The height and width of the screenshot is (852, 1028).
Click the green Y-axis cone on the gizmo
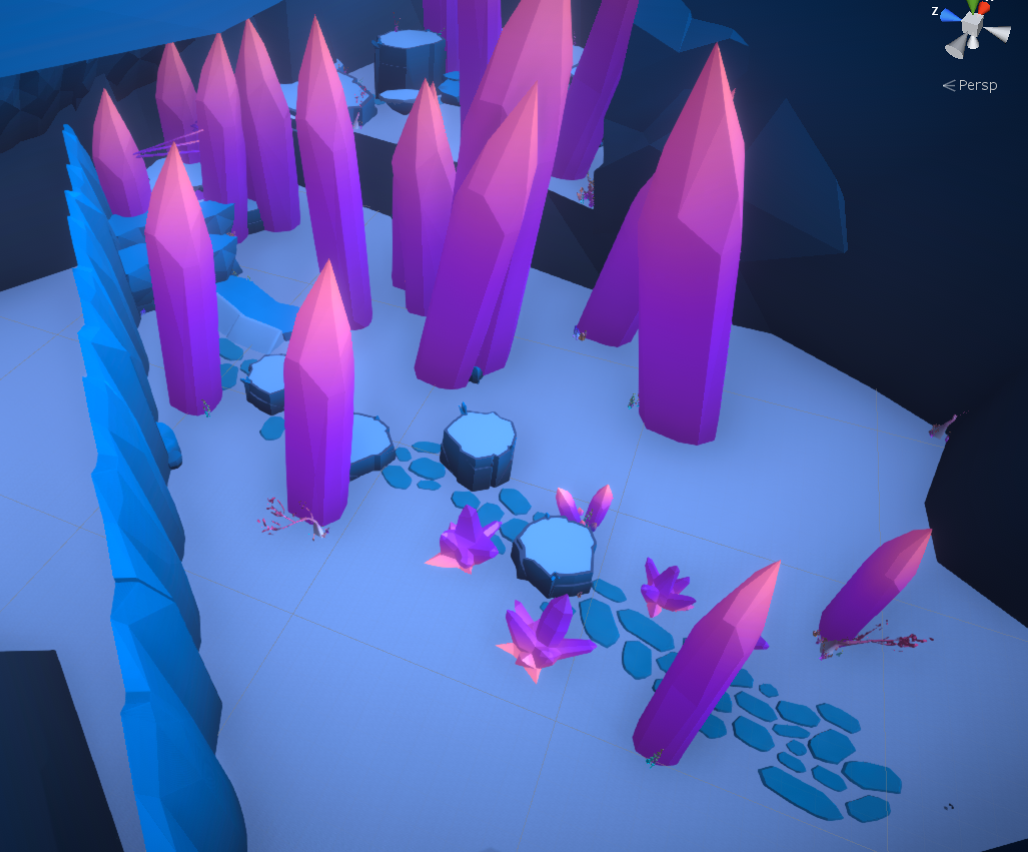coord(972,5)
